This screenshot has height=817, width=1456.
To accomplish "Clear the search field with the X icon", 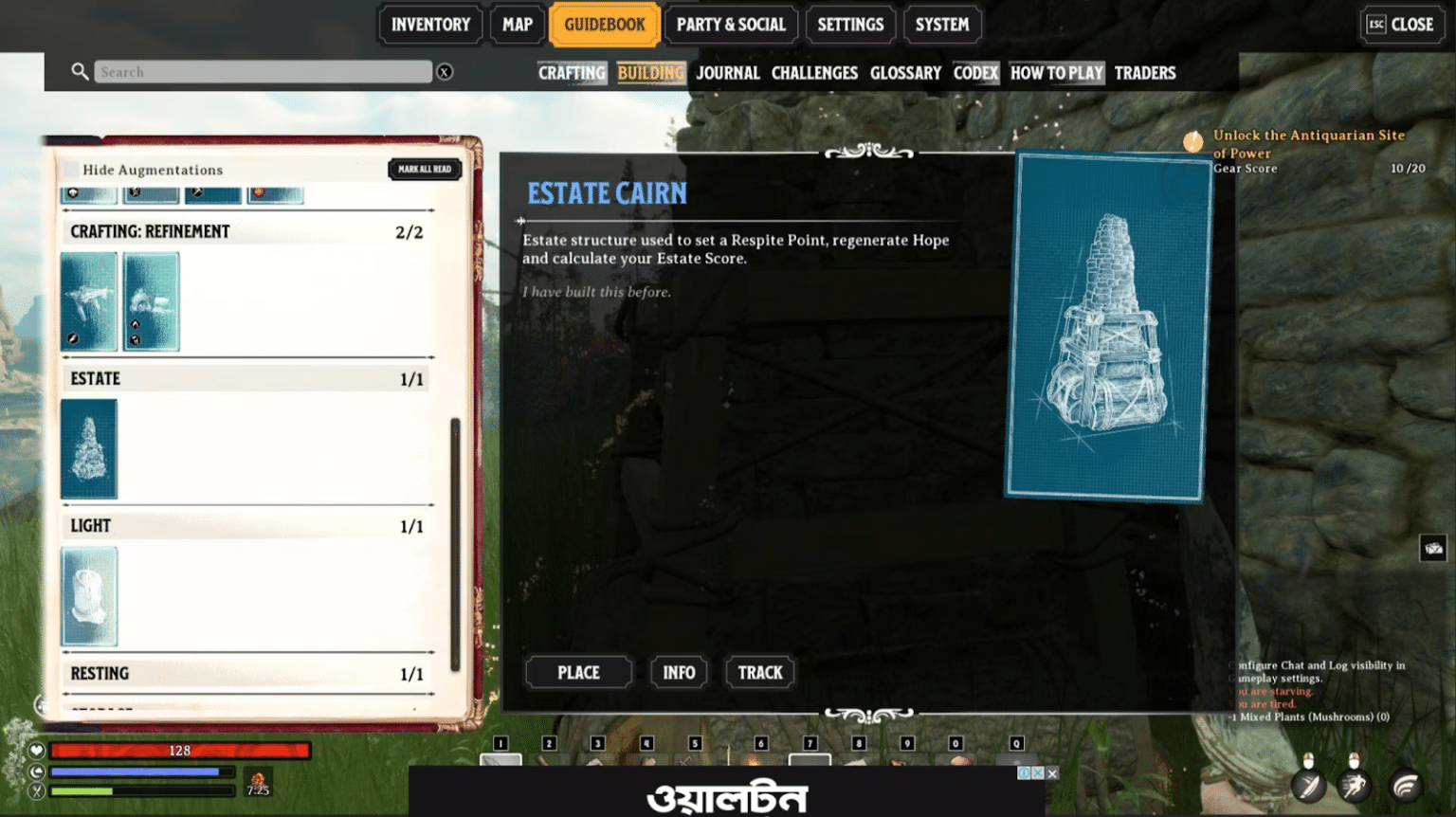I will [x=445, y=71].
